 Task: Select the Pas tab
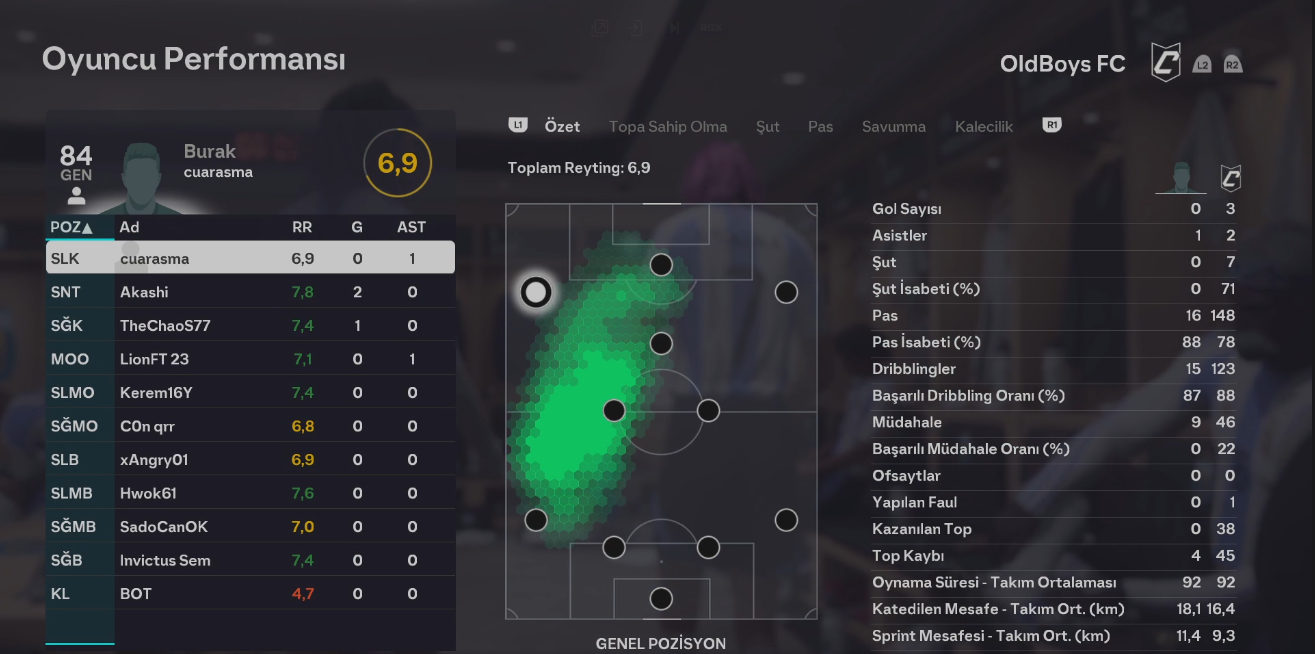coord(820,127)
